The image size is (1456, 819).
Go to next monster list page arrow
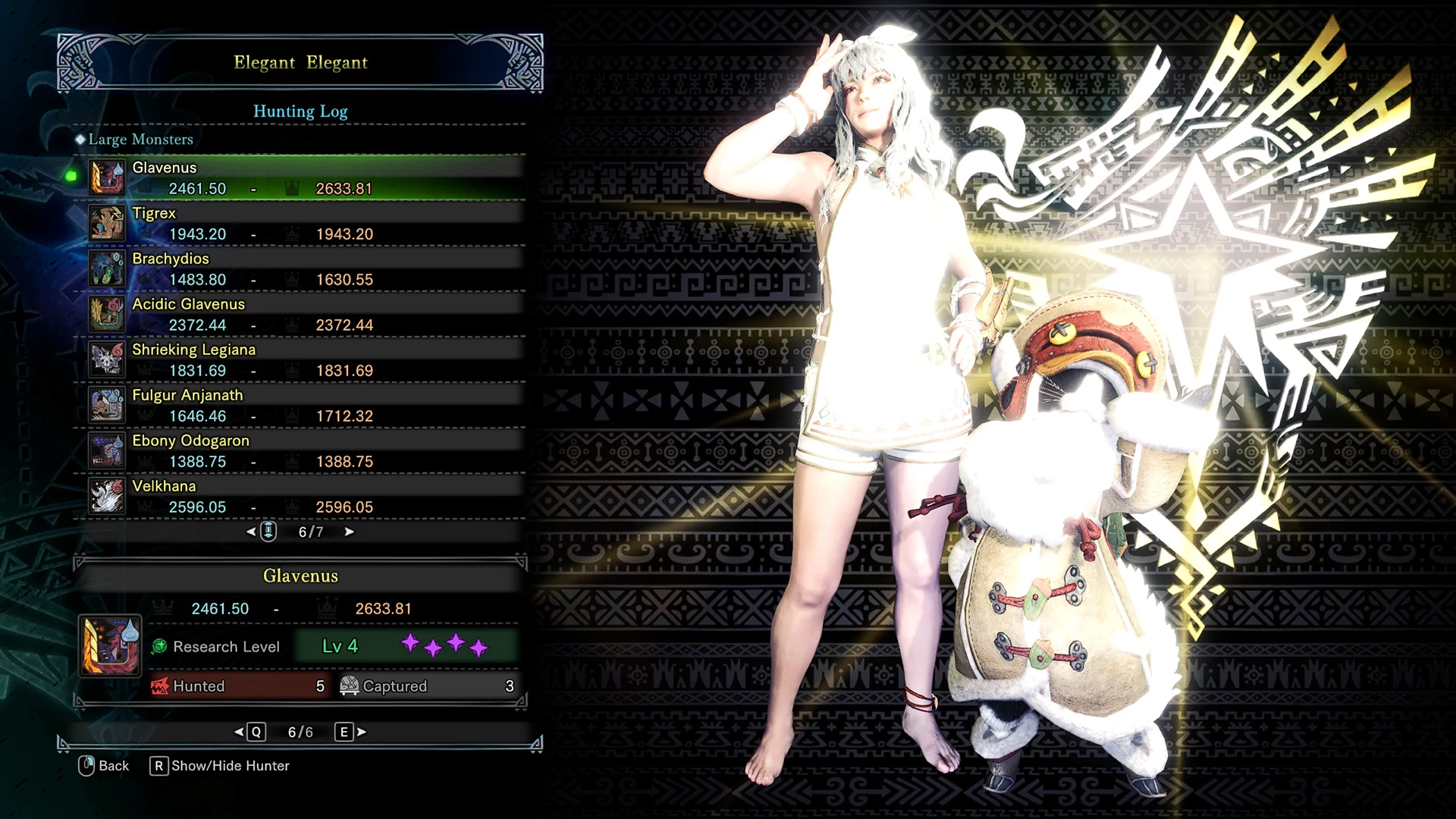(349, 532)
